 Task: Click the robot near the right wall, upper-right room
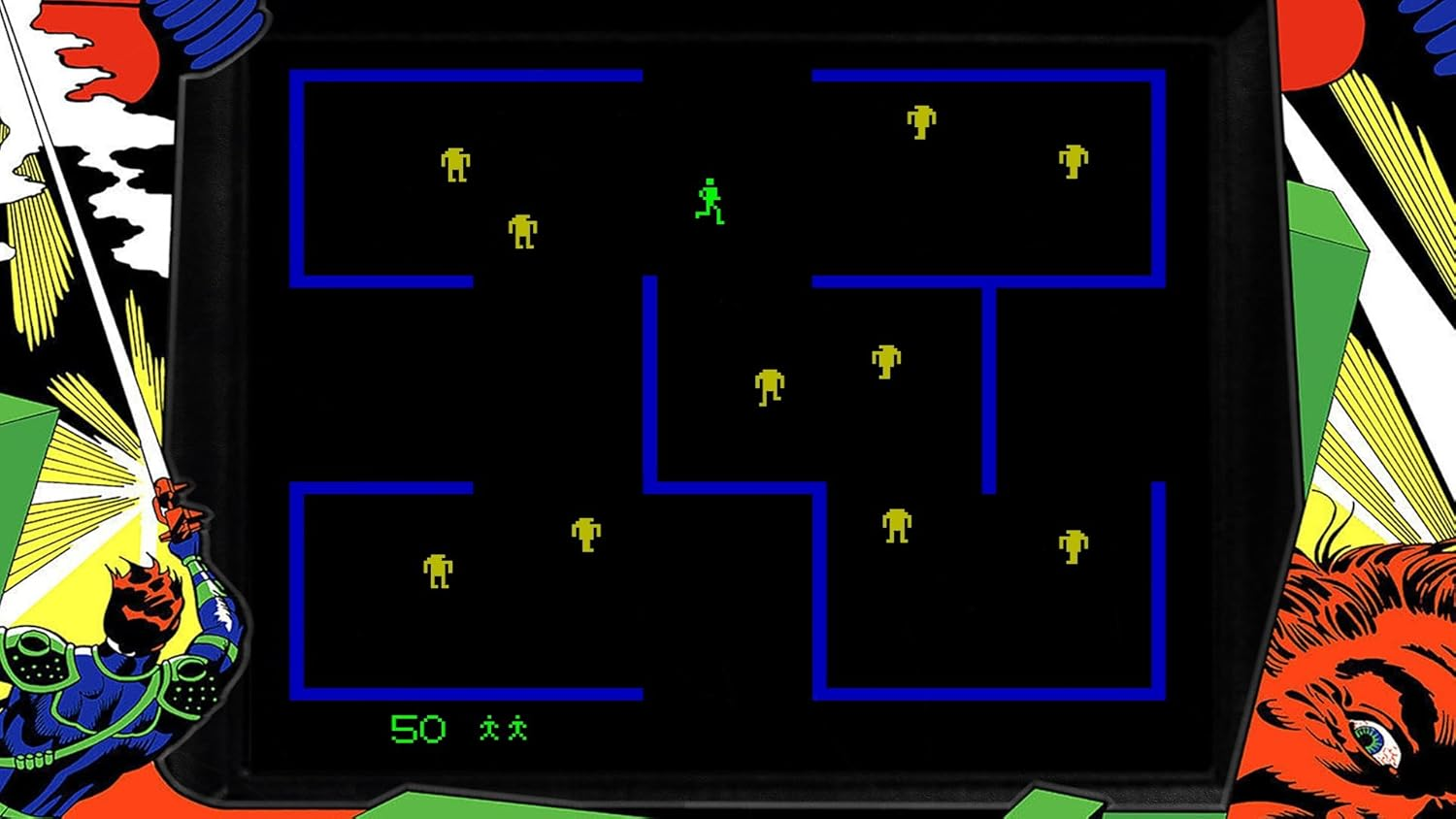[1073, 160]
